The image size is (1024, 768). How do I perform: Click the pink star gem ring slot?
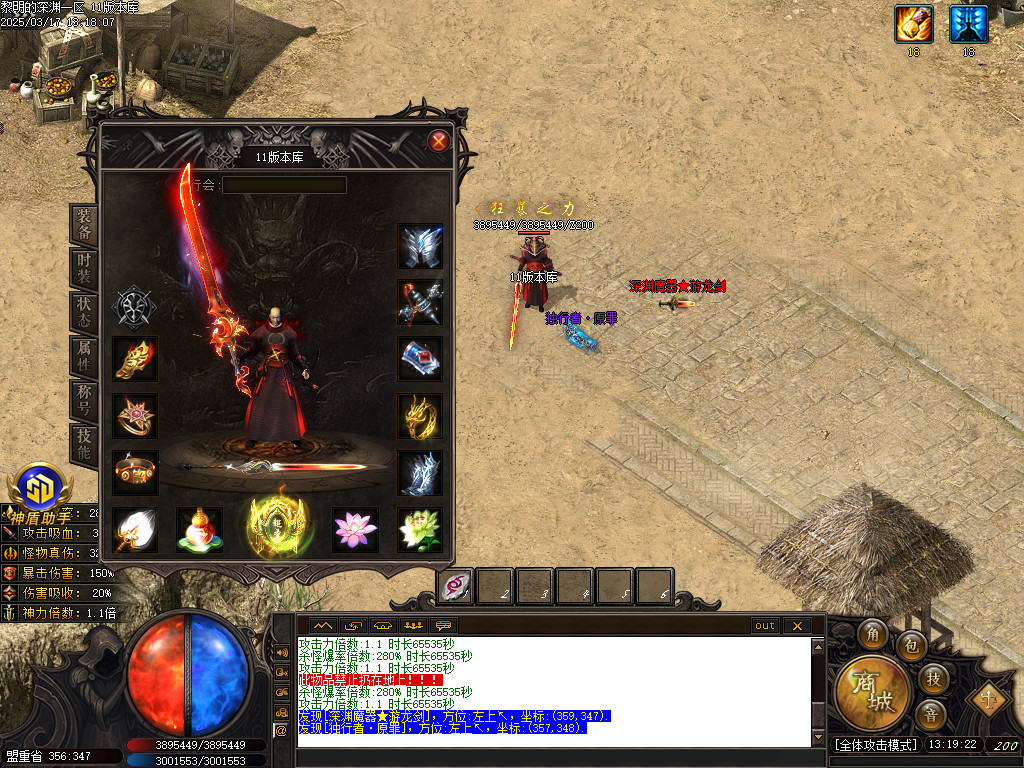pos(135,416)
